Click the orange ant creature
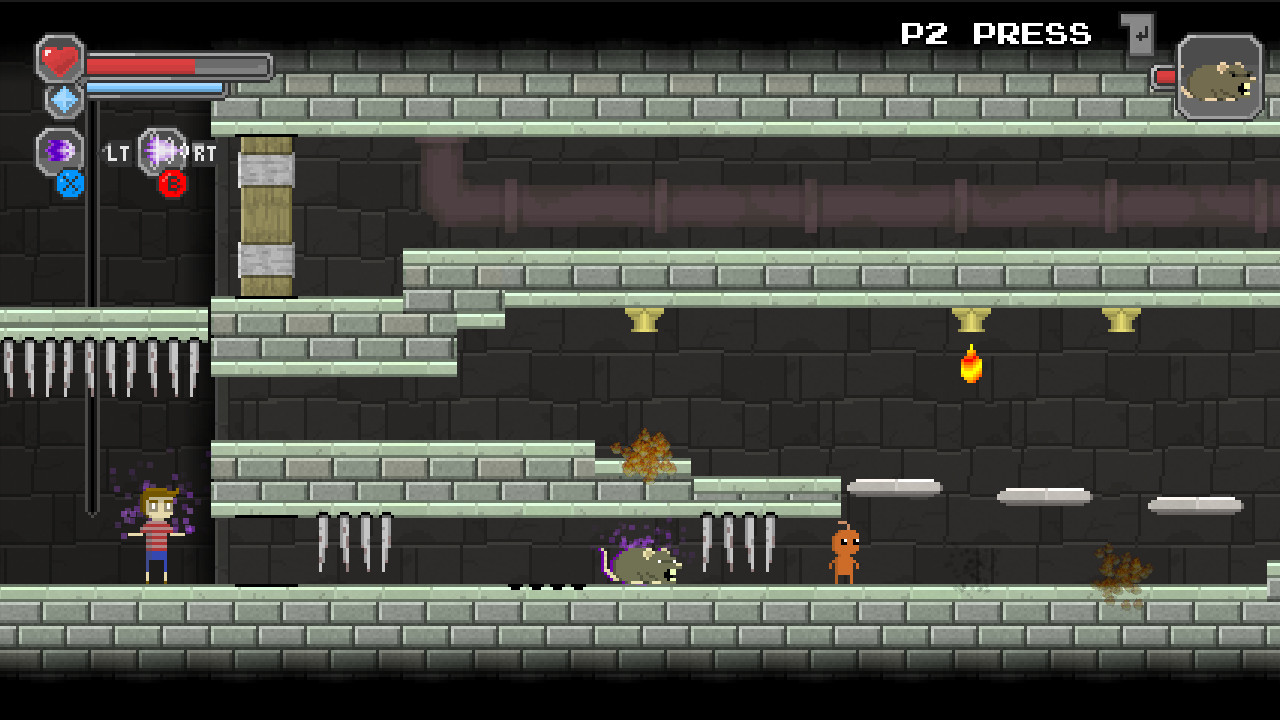The height and width of the screenshot is (720, 1280). tap(845, 553)
